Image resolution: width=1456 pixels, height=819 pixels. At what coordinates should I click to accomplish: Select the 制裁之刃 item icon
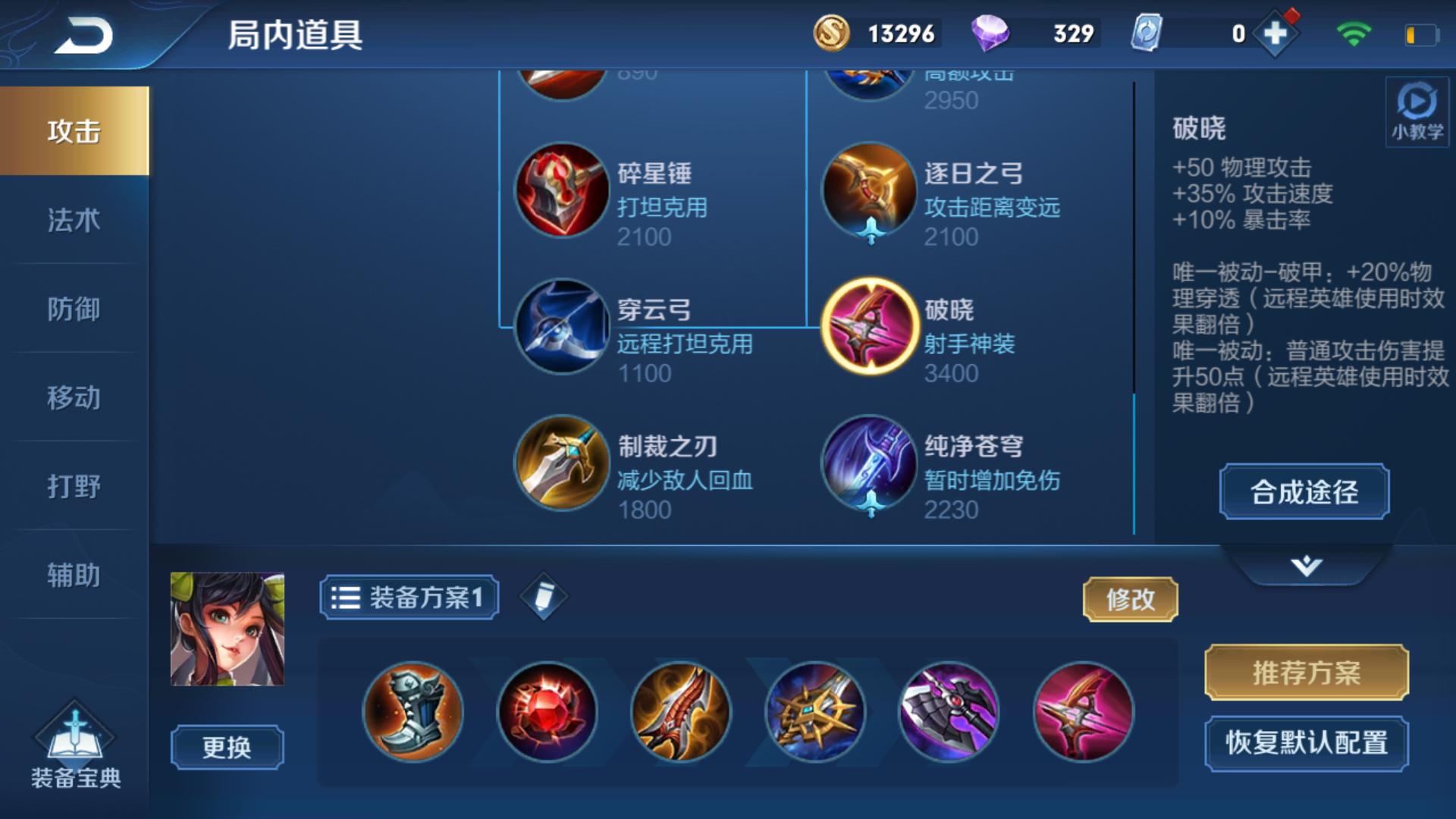pos(560,463)
